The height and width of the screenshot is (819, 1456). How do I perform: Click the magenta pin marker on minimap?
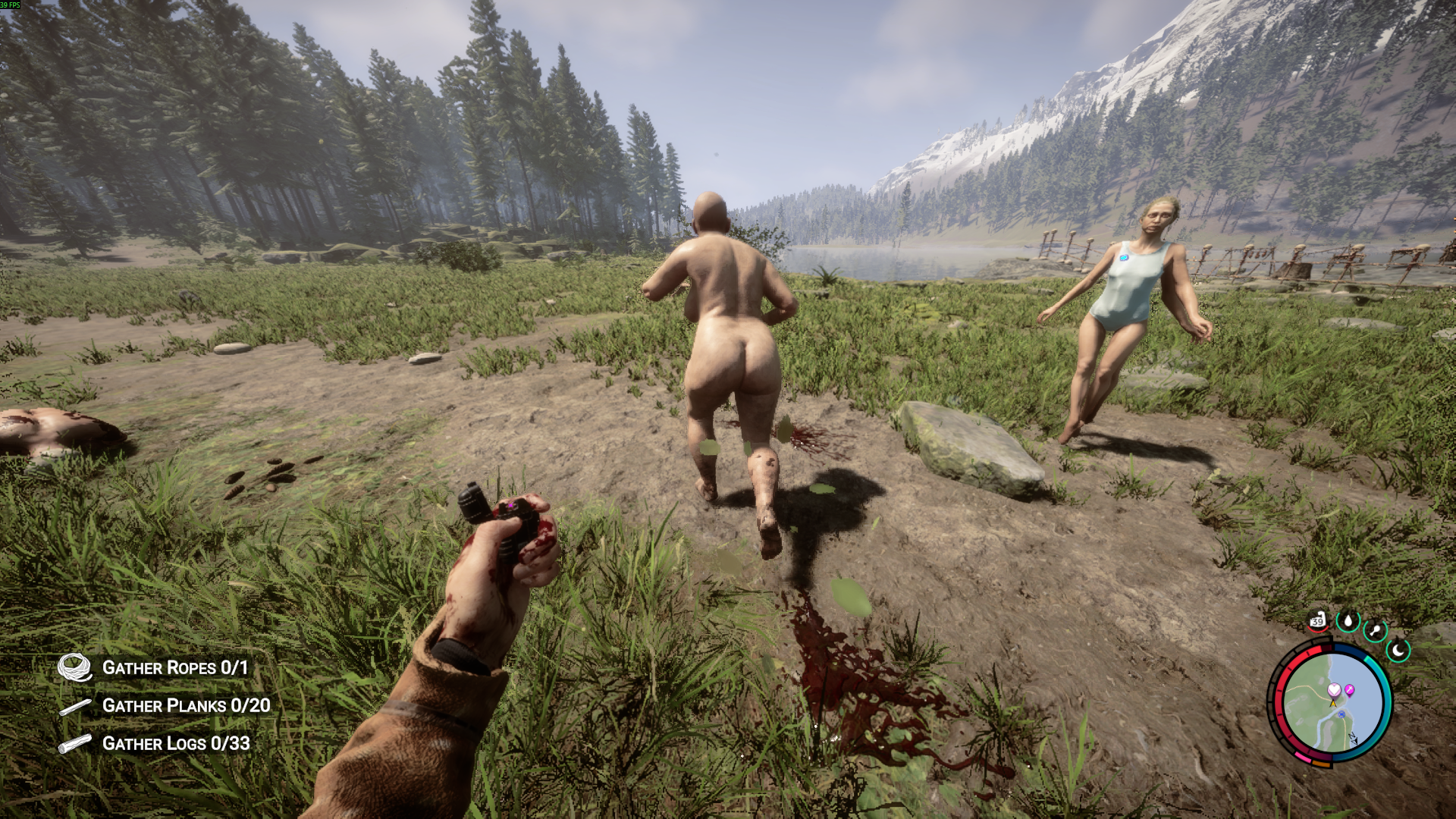(x=1350, y=690)
